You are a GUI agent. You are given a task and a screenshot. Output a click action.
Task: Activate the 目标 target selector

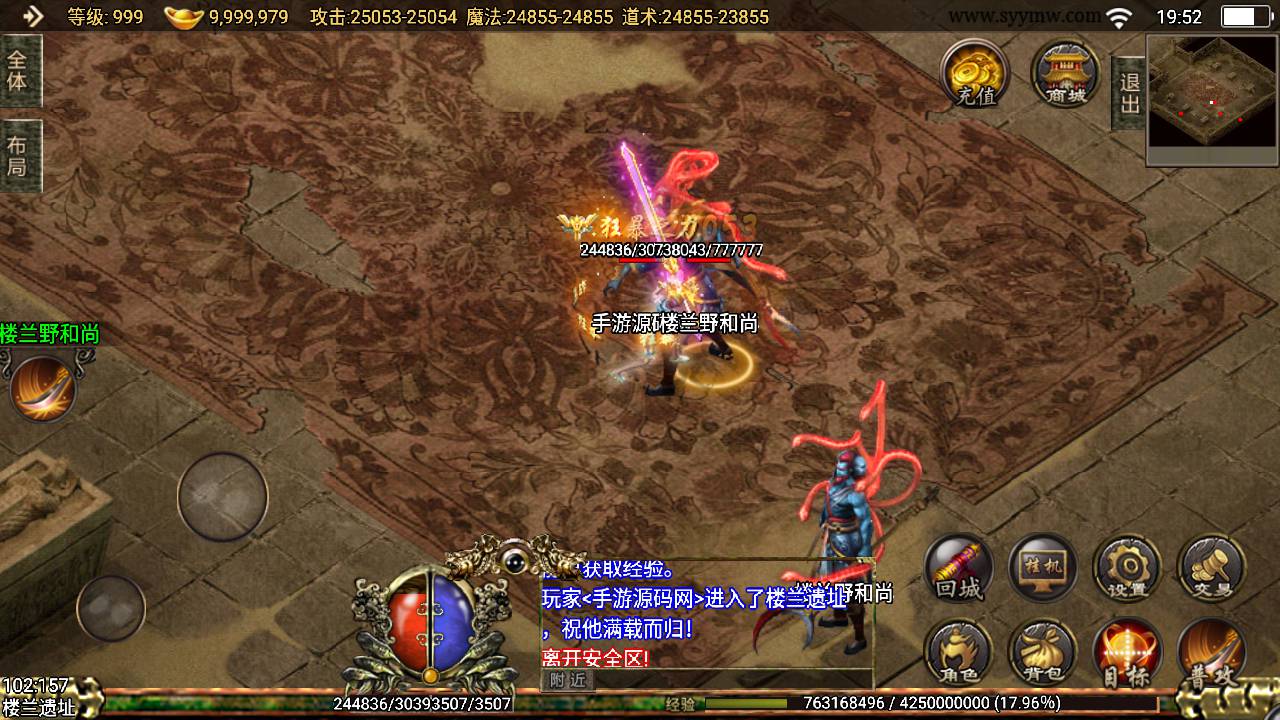click(1127, 653)
